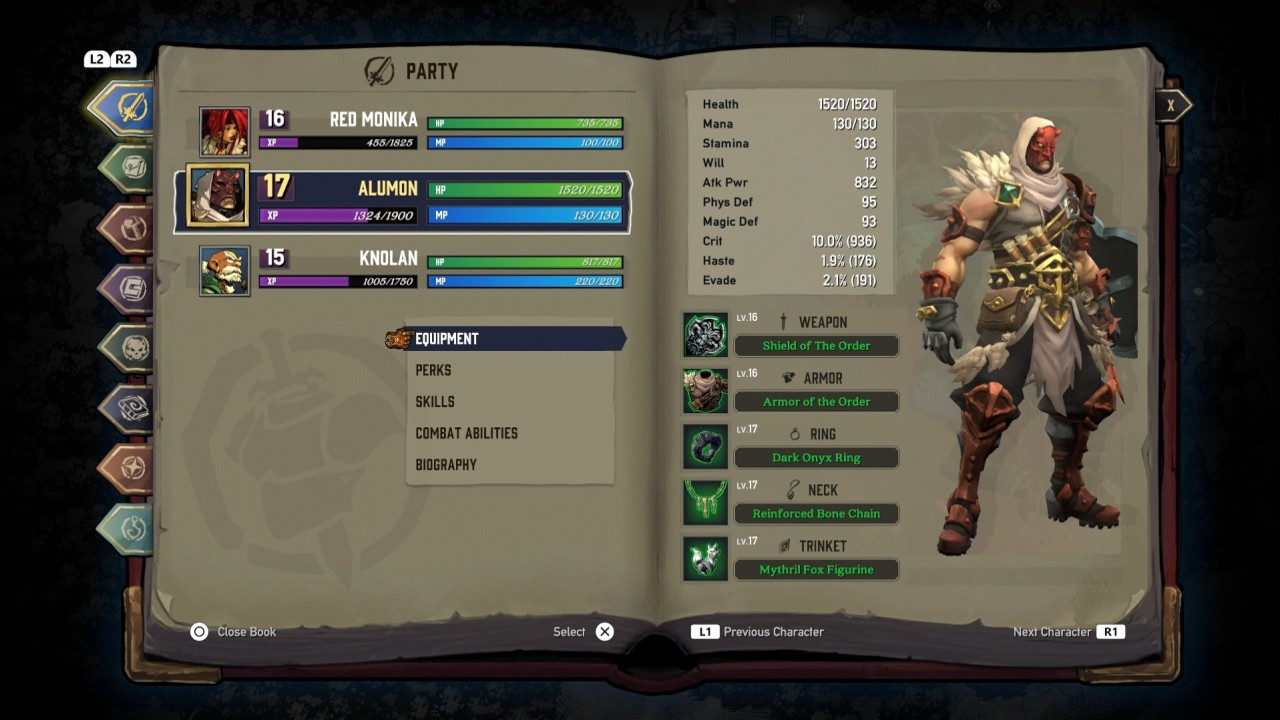Image resolution: width=1280 pixels, height=720 pixels.
Task: View the Biography entry
Action: coord(446,465)
